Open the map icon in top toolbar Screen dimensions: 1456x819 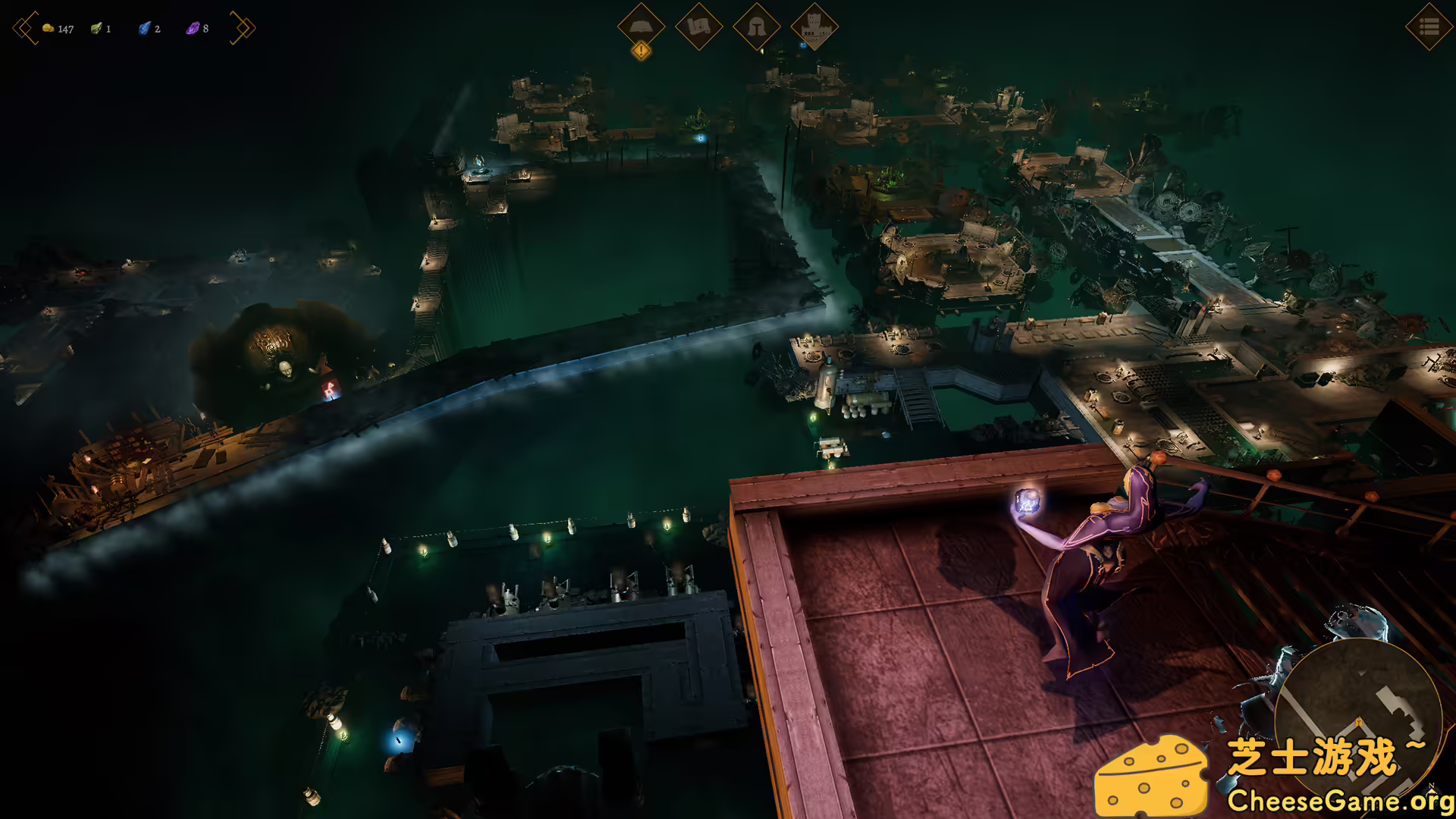point(700,28)
